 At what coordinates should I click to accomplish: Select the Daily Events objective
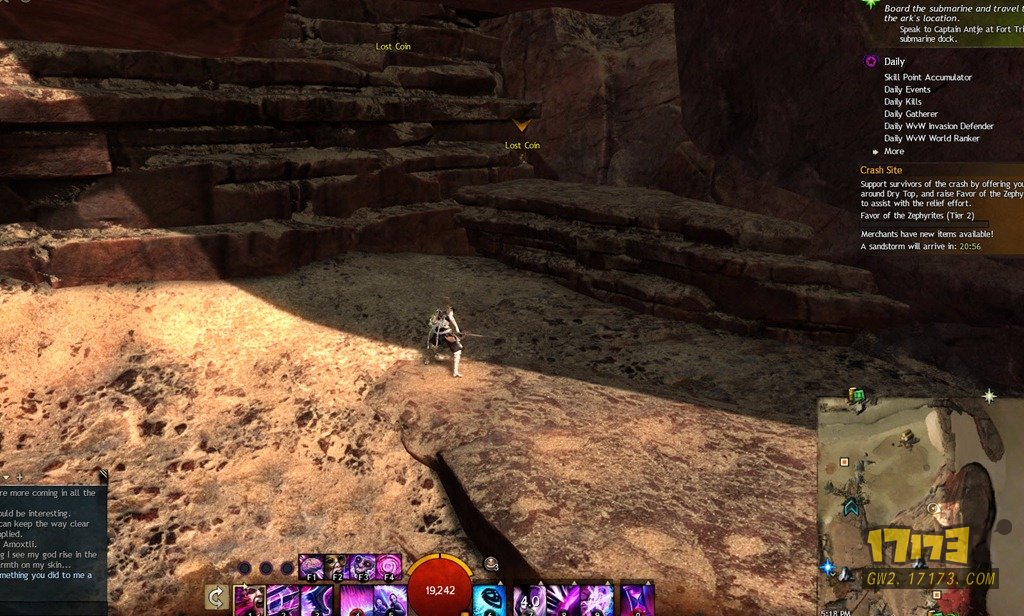point(907,90)
